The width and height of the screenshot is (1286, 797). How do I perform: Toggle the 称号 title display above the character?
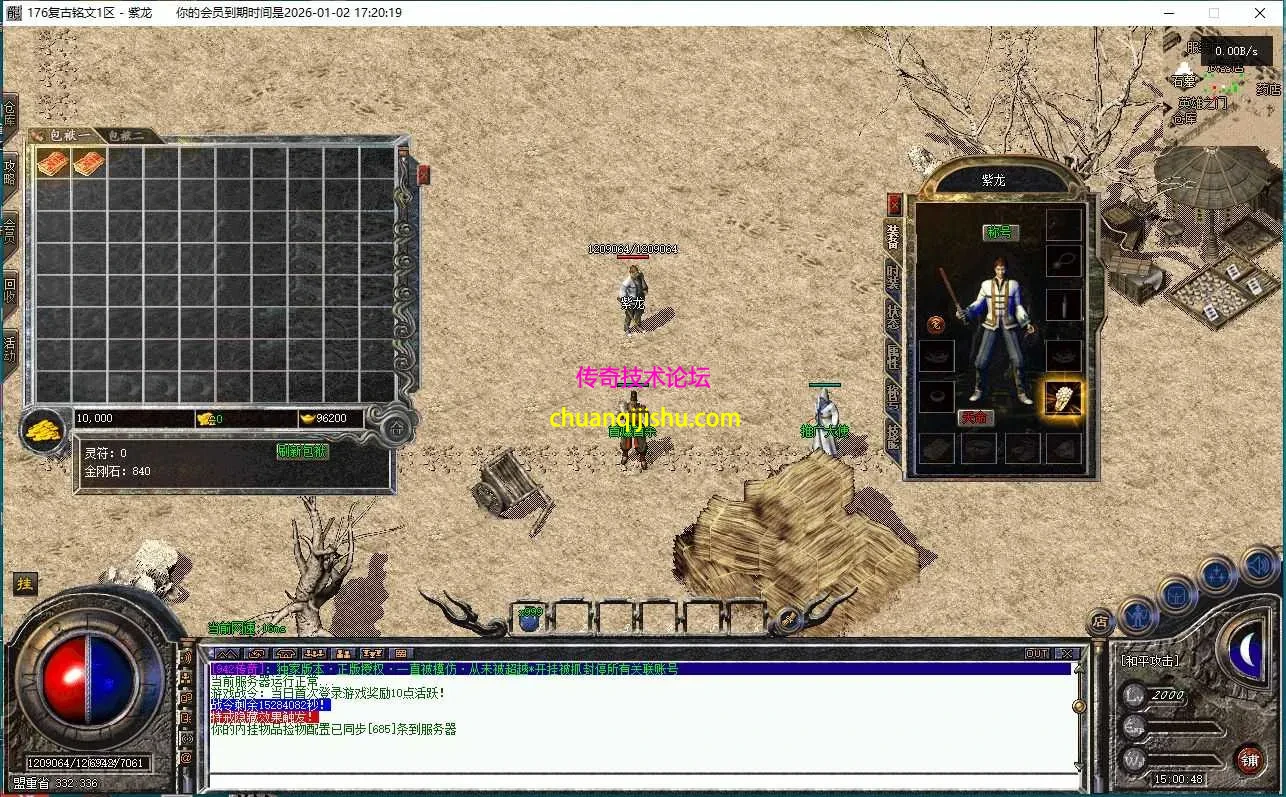tap(1003, 231)
